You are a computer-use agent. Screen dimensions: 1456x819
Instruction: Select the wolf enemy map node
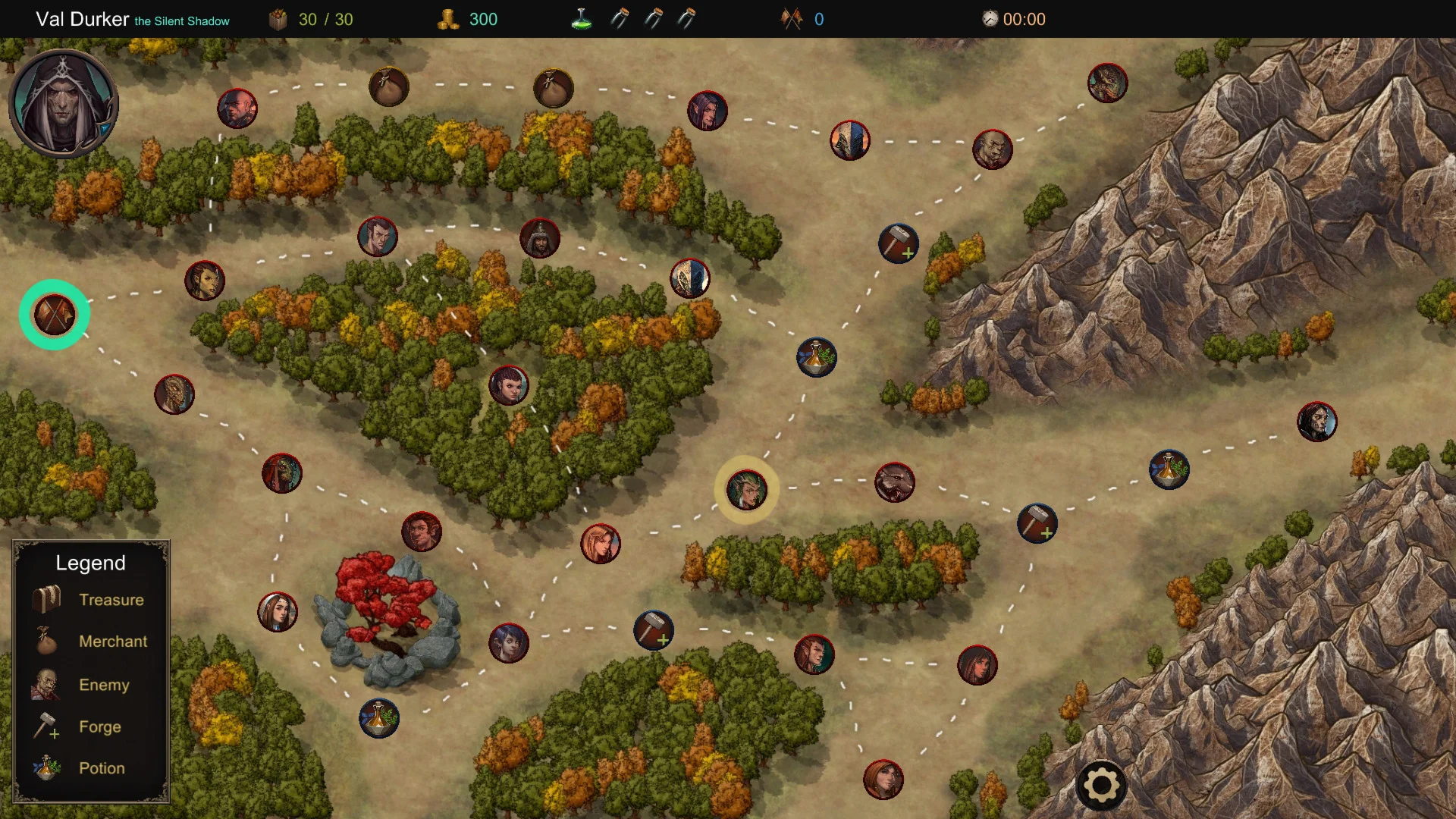pyautogui.click(x=895, y=482)
